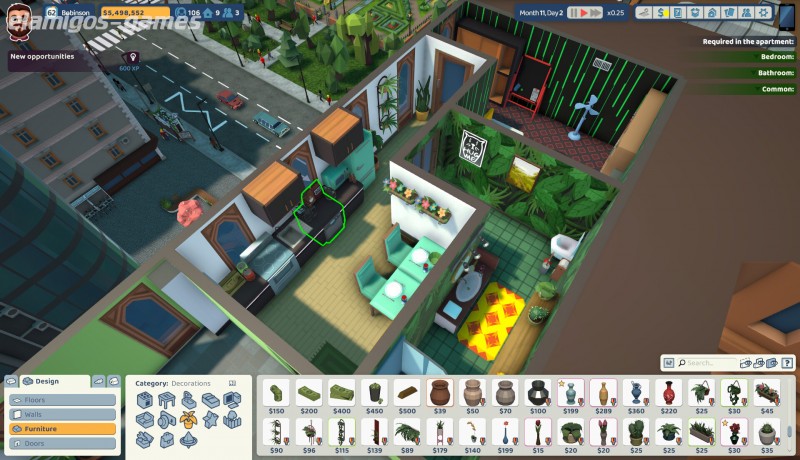Activate fast-forward game speed
This screenshot has height=460, width=800.
597,13
